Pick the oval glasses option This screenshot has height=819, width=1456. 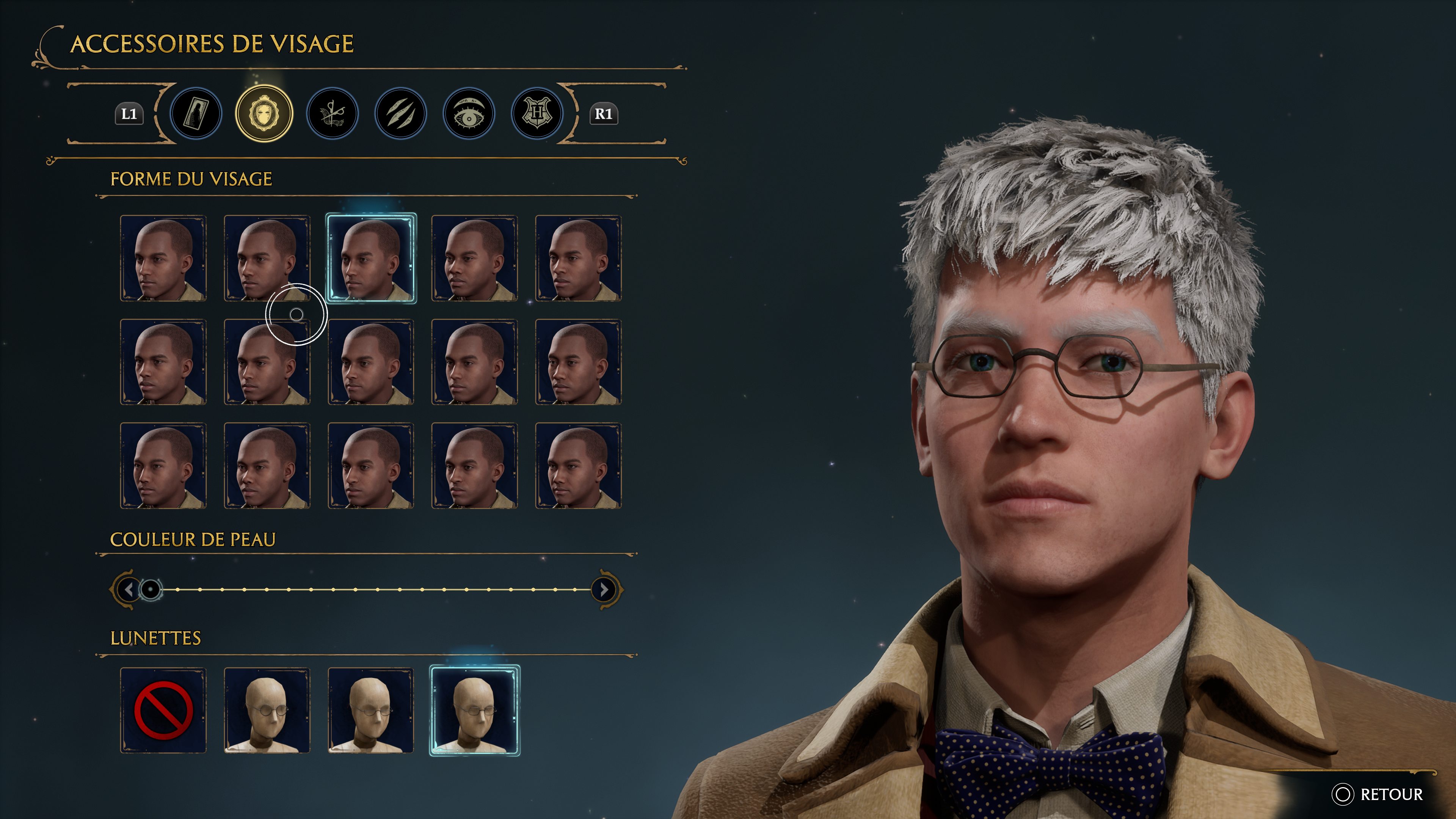pyautogui.click(x=371, y=711)
